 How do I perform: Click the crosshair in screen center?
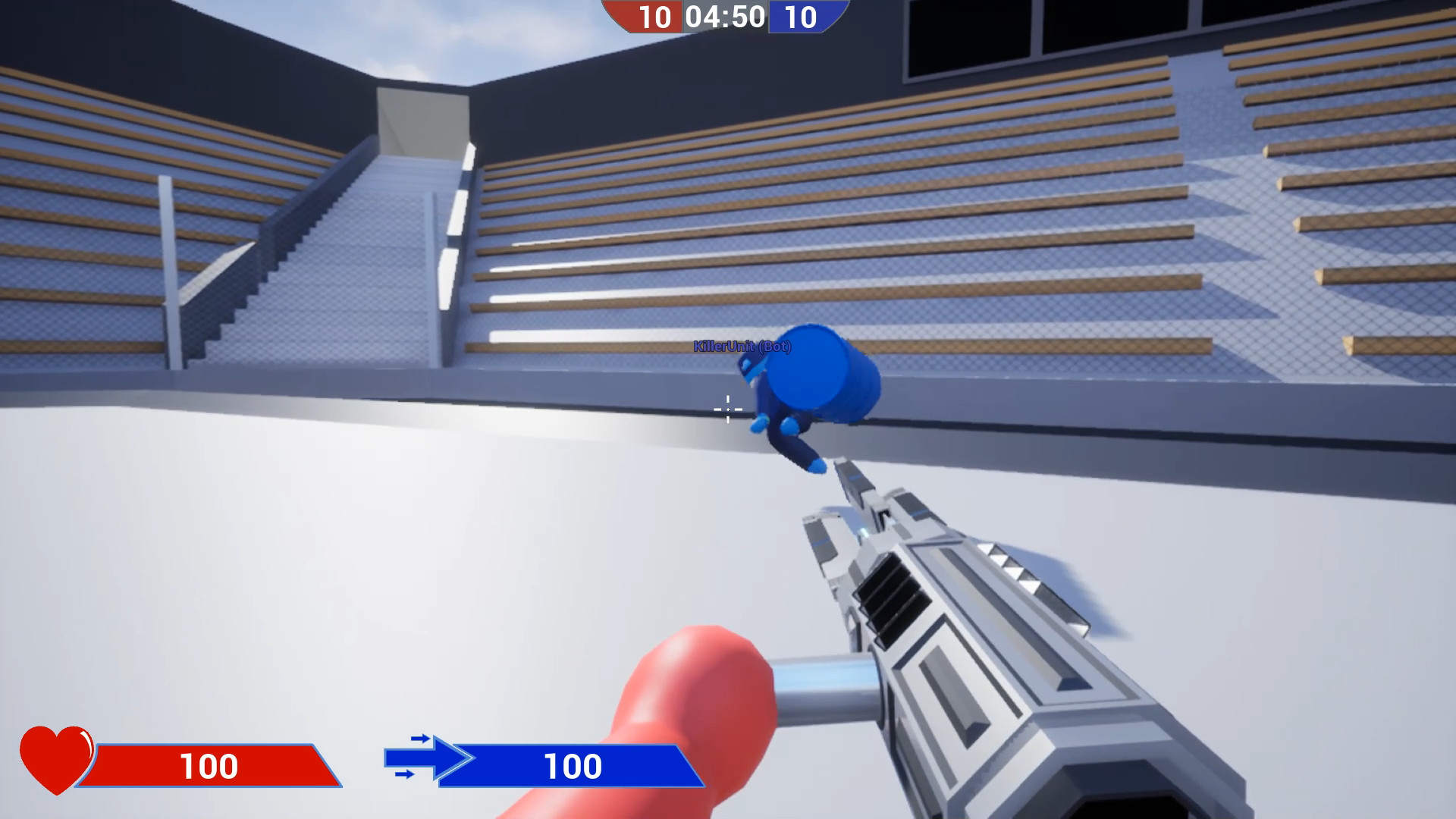726,409
